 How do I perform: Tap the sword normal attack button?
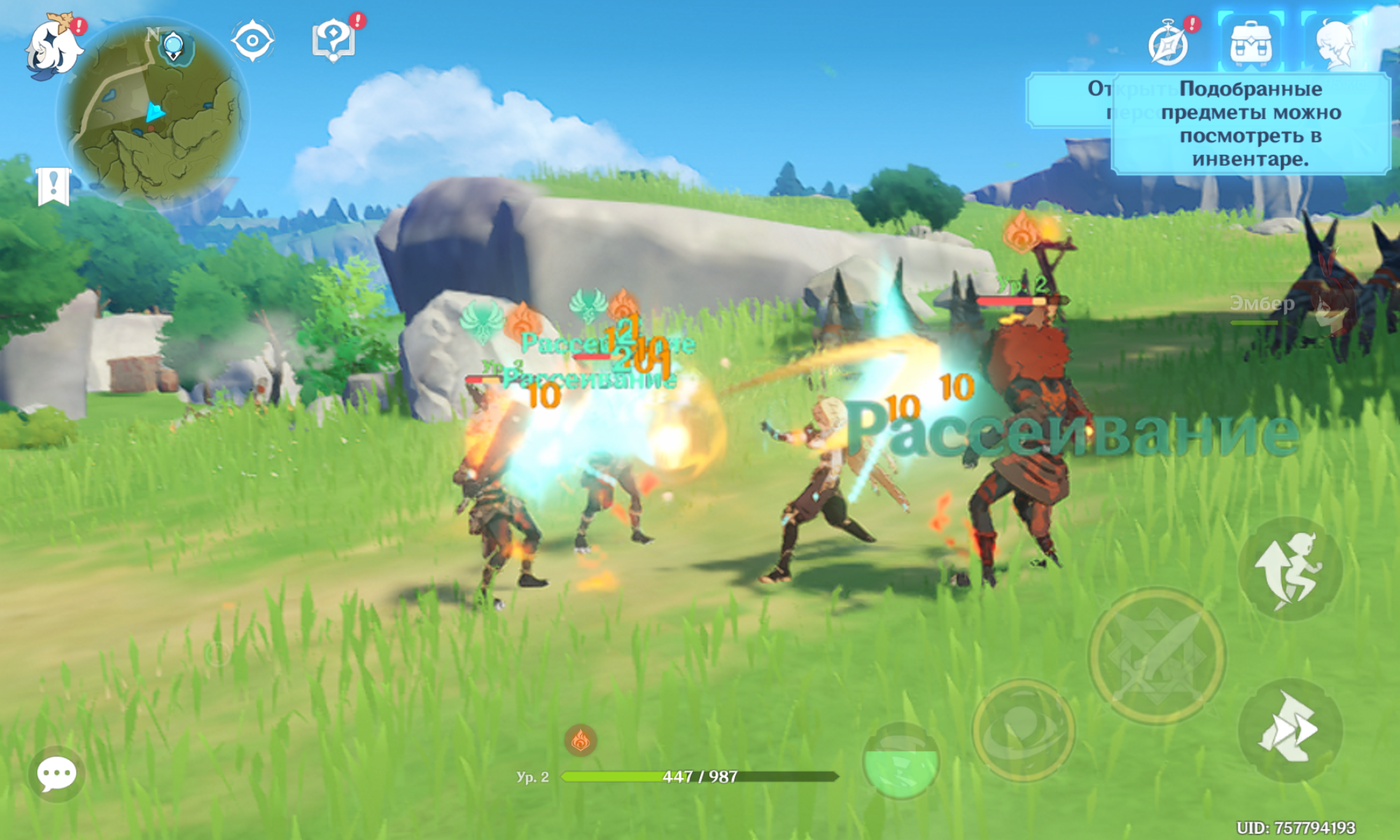point(1157,655)
